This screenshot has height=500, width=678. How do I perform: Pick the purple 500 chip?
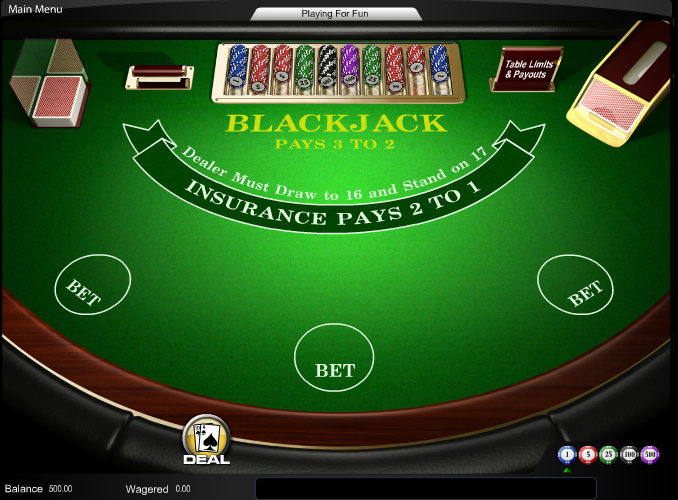650,455
